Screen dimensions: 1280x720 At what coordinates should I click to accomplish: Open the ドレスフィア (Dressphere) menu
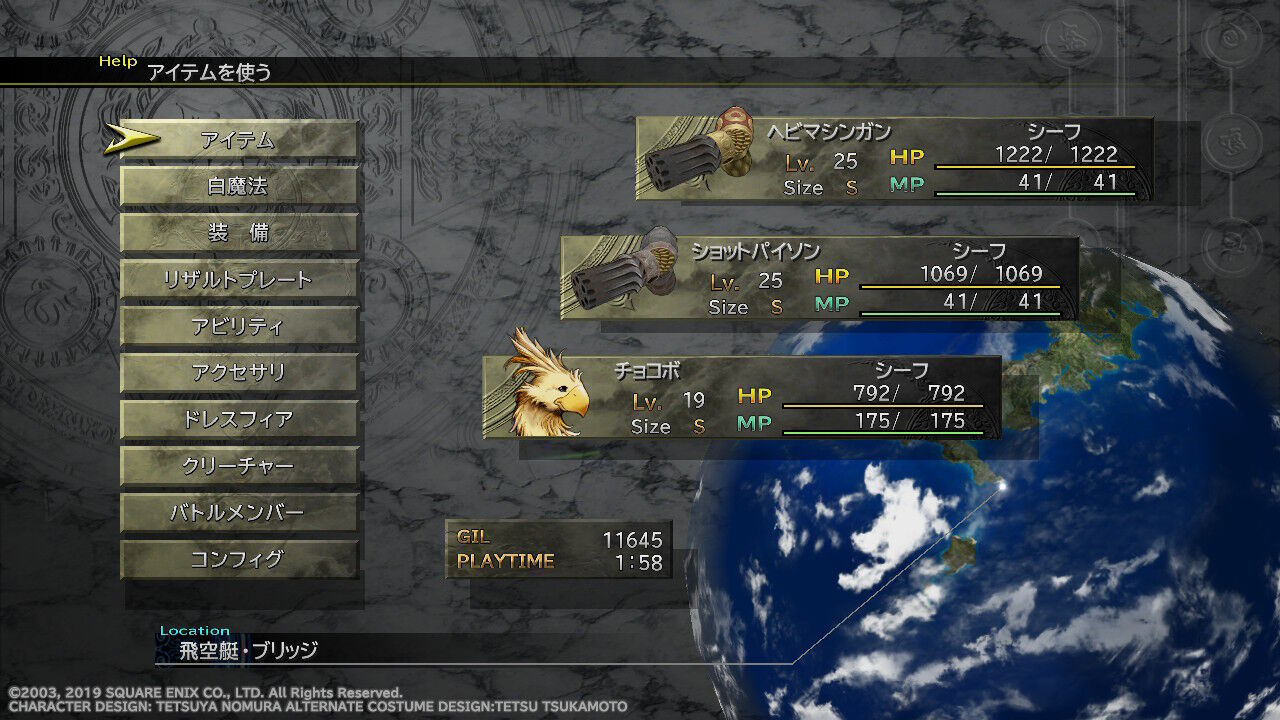(240, 418)
